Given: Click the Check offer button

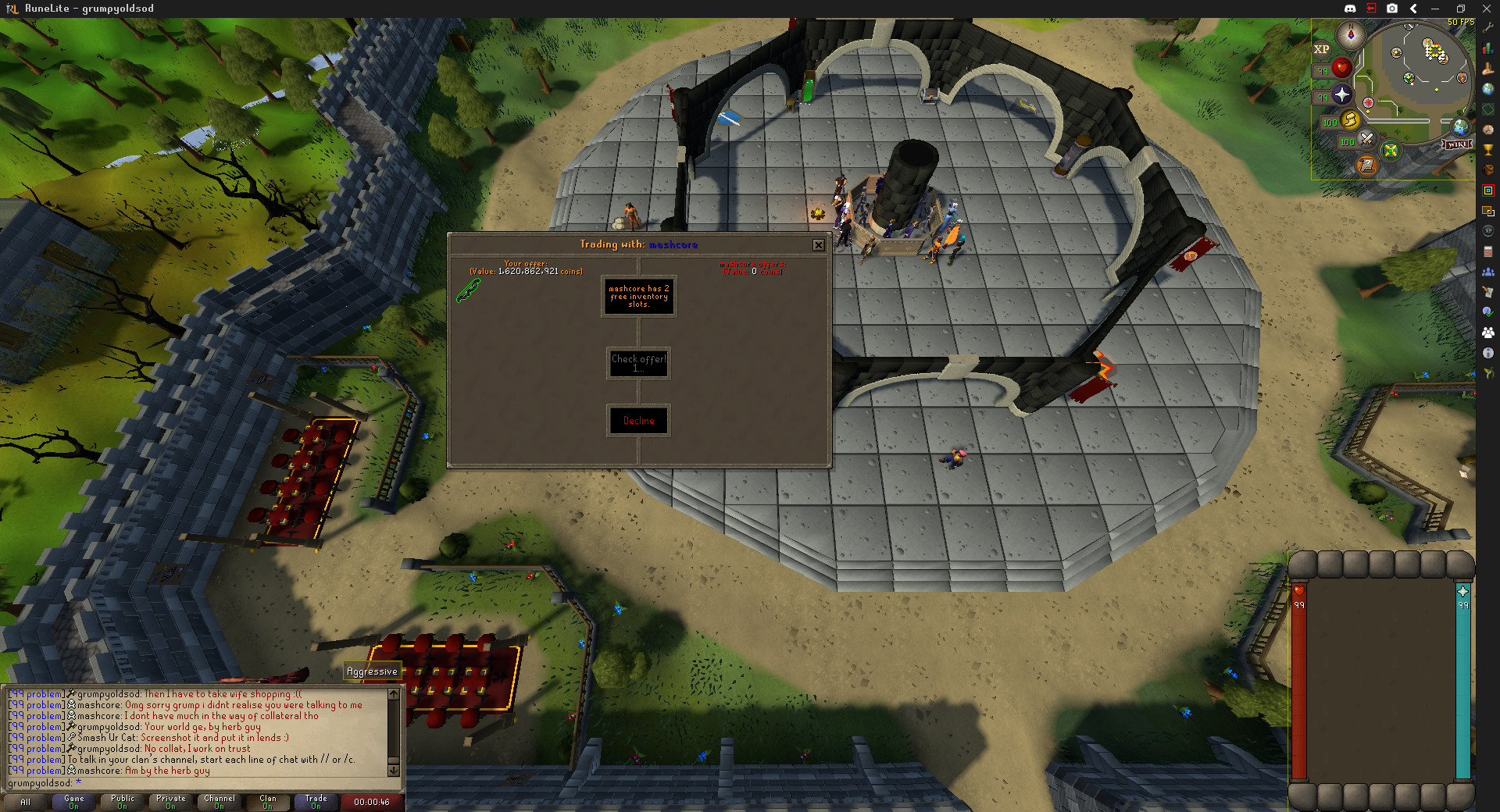Looking at the screenshot, I should 638,363.
